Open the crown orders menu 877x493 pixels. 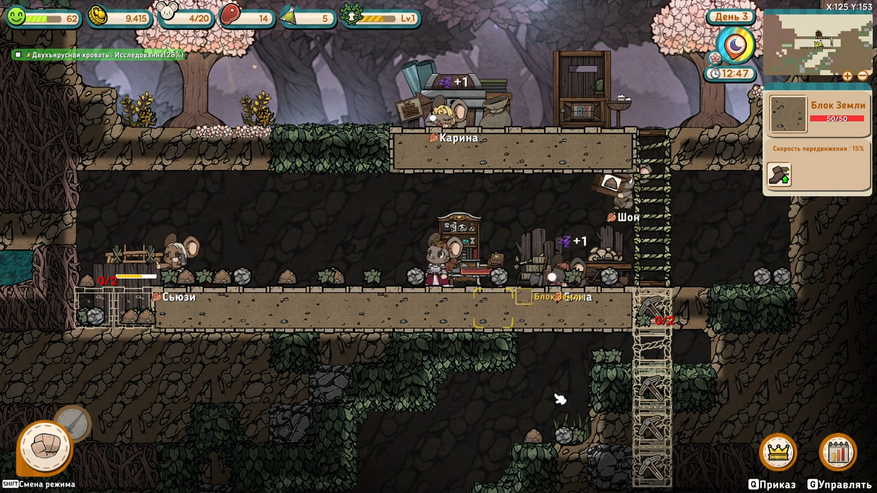[777, 452]
